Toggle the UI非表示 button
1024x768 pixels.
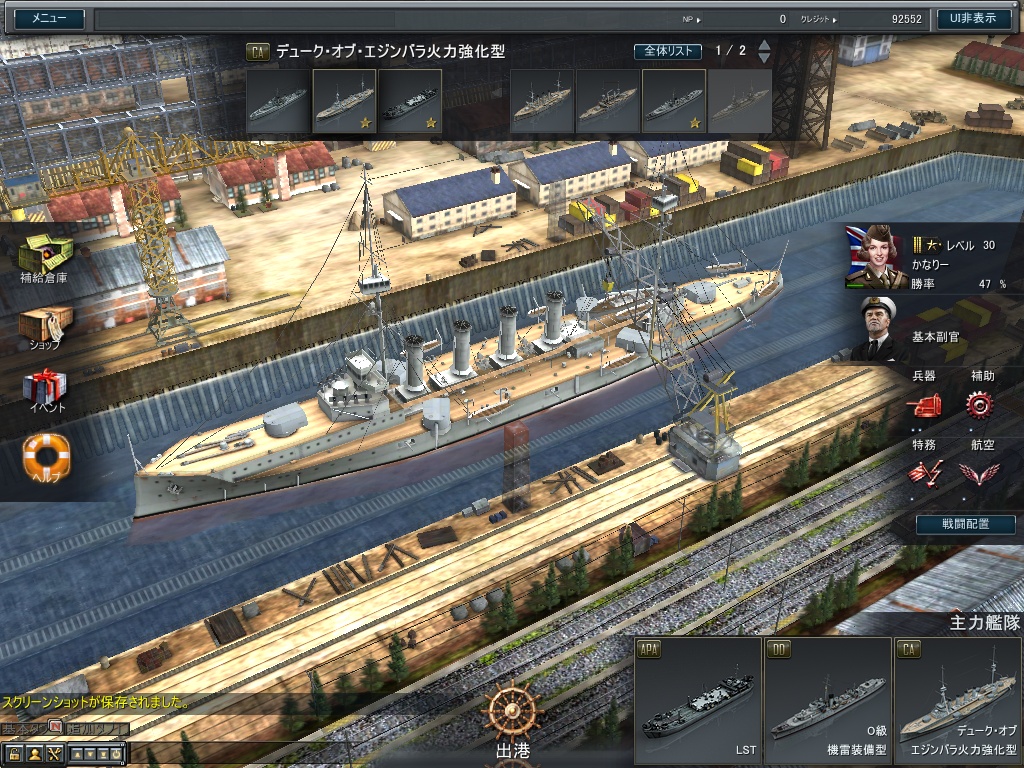click(973, 18)
